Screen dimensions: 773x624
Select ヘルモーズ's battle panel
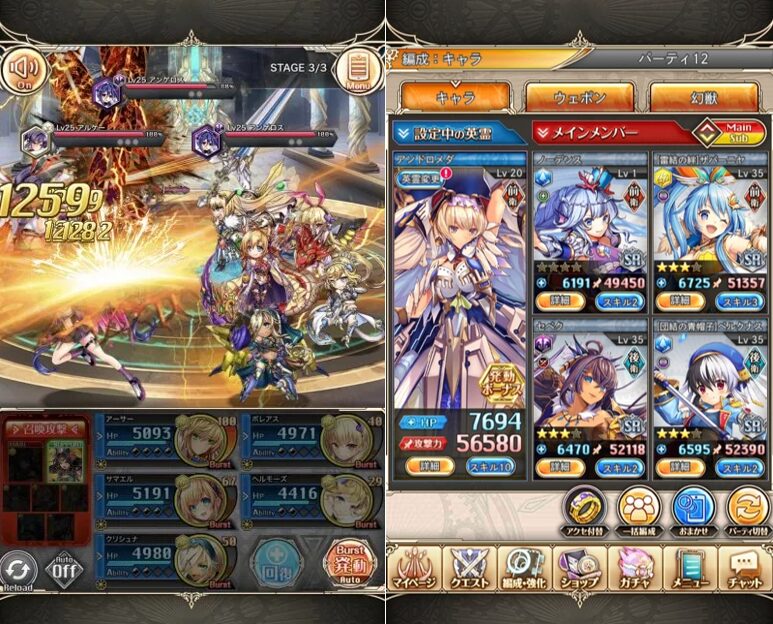(x=309, y=496)
